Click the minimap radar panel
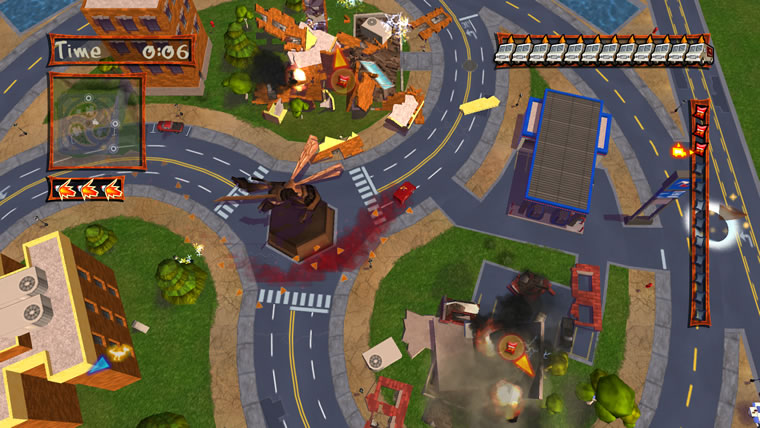This screenshot has height=428, width=760. (96, 121)
